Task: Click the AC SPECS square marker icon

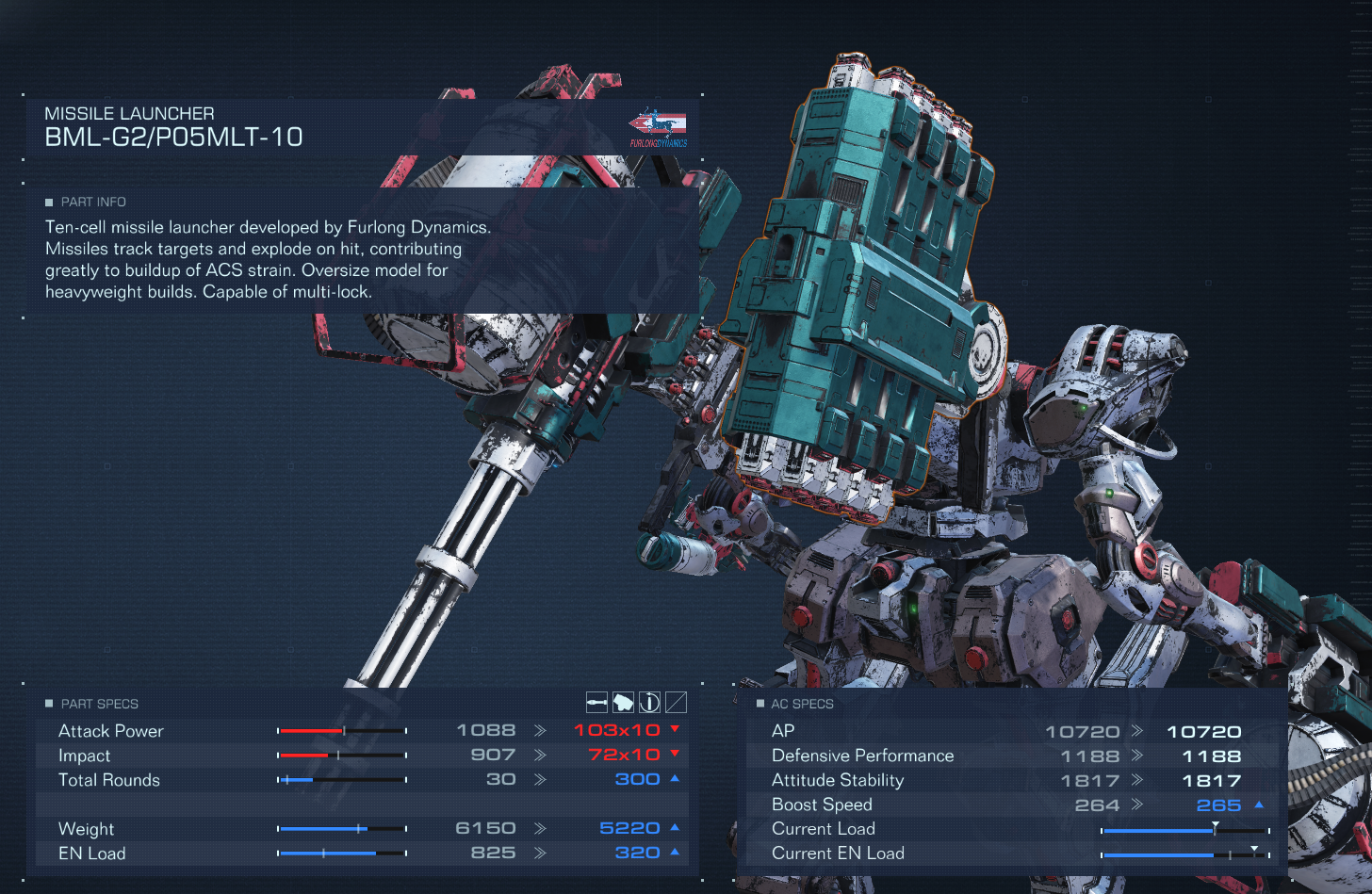Action: coord(759,704)
